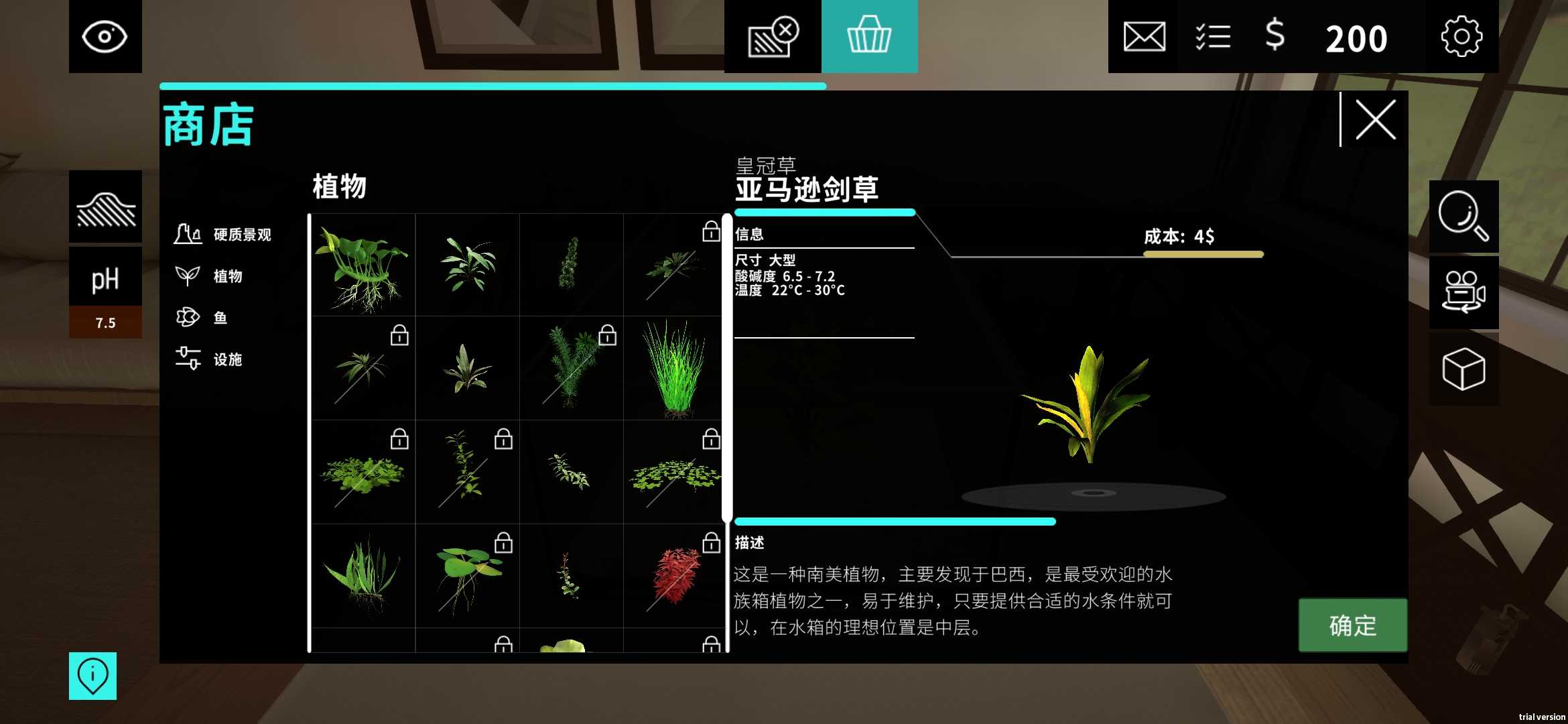This screenshot has height=724, width=1568.
Task: Select the red plant thumbnail in the shop
Action: pos(675,575)
